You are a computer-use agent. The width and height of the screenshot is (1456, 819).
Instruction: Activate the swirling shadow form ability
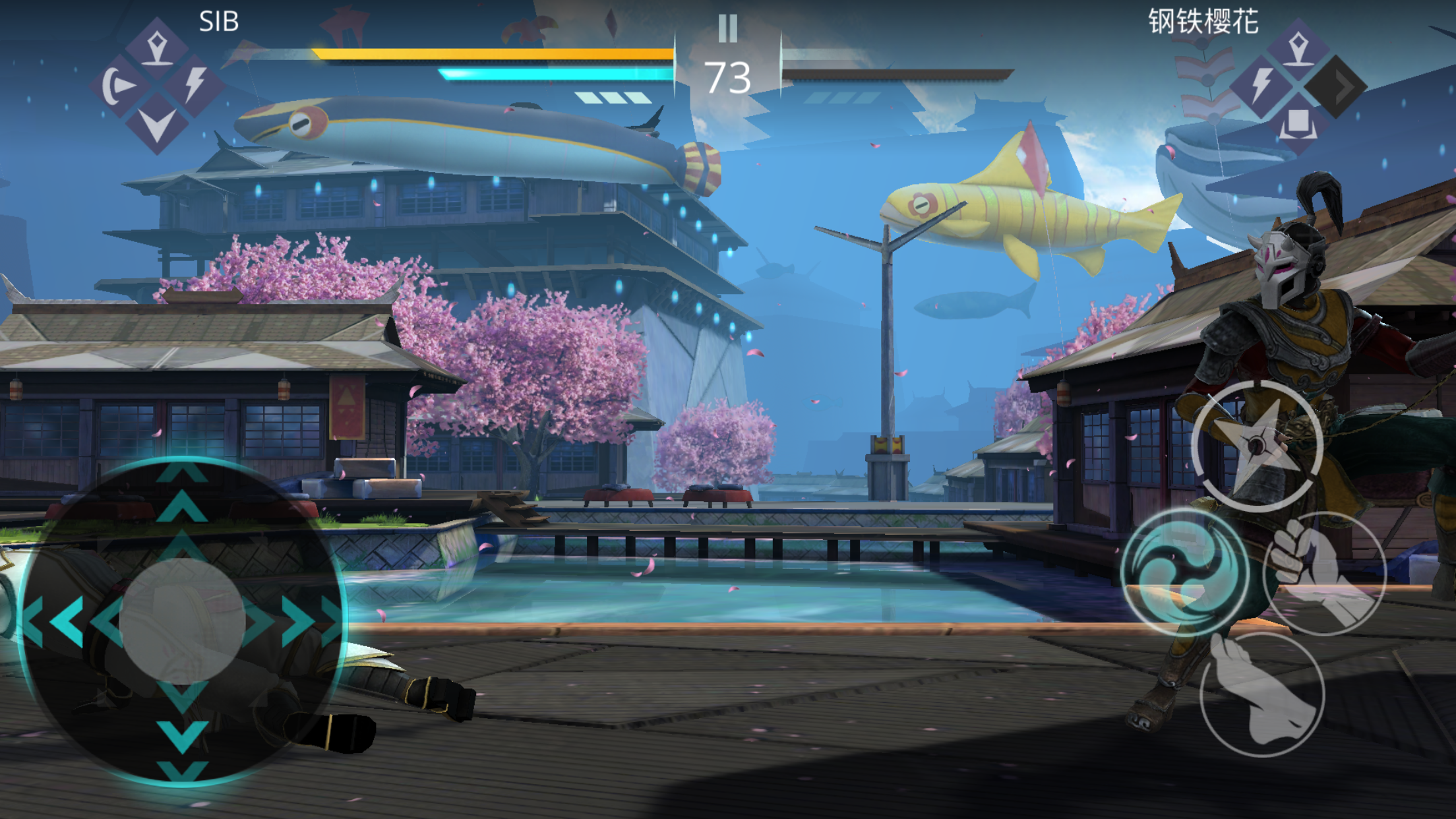pyautogui.click(x=1185, y=571)
